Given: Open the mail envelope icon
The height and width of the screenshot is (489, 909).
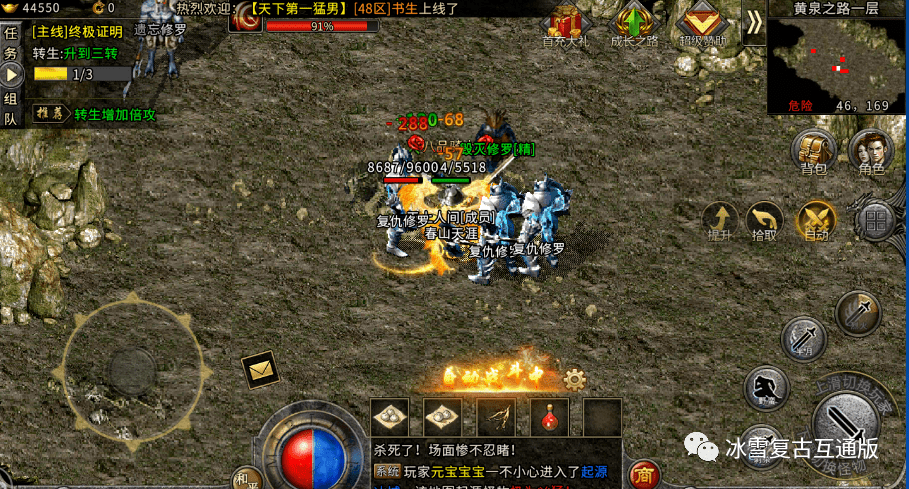Looking at the screenshot, I should coord(261,370).
